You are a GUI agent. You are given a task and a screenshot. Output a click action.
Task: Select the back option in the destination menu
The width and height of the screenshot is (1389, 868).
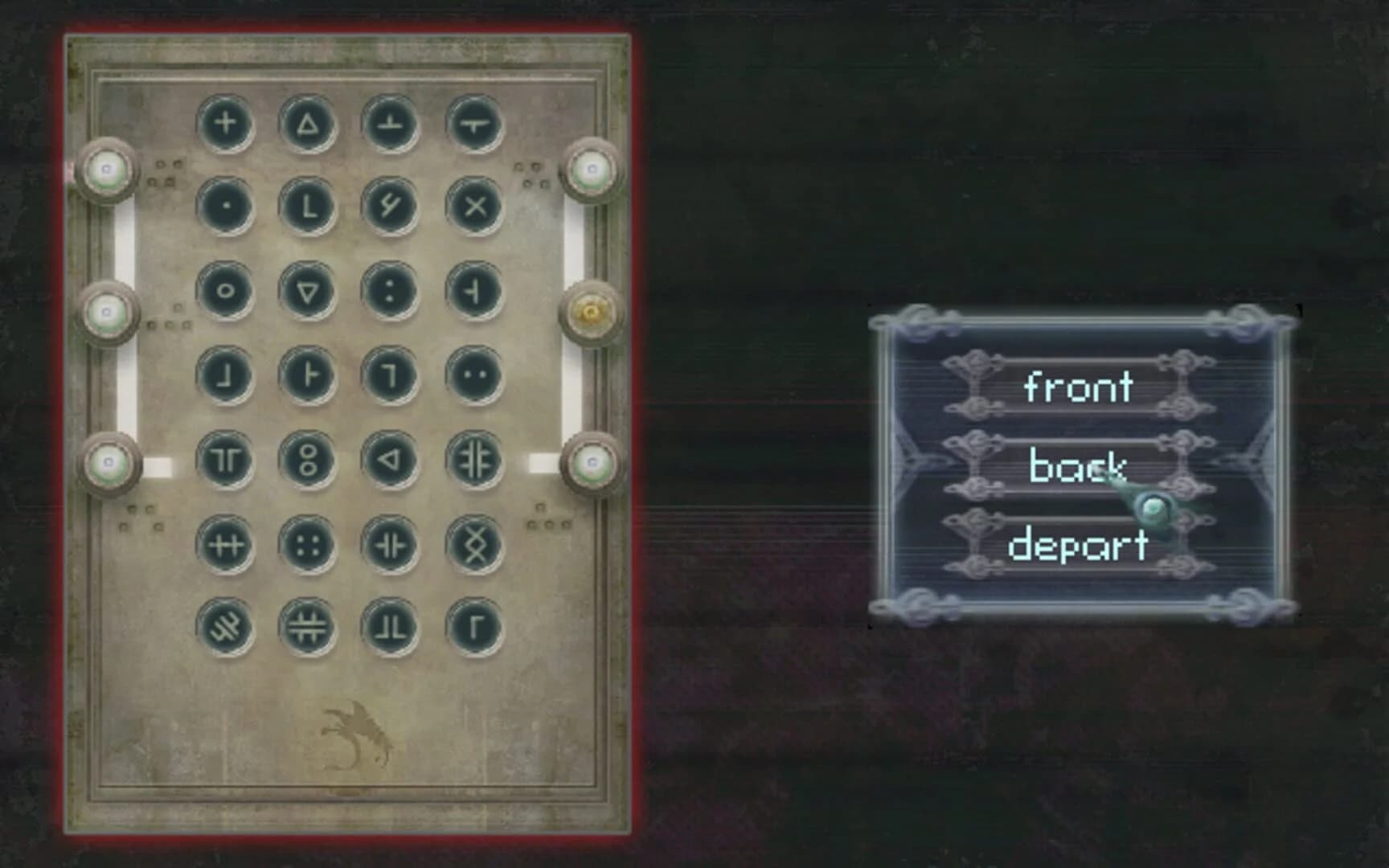tap(1077, 465)
